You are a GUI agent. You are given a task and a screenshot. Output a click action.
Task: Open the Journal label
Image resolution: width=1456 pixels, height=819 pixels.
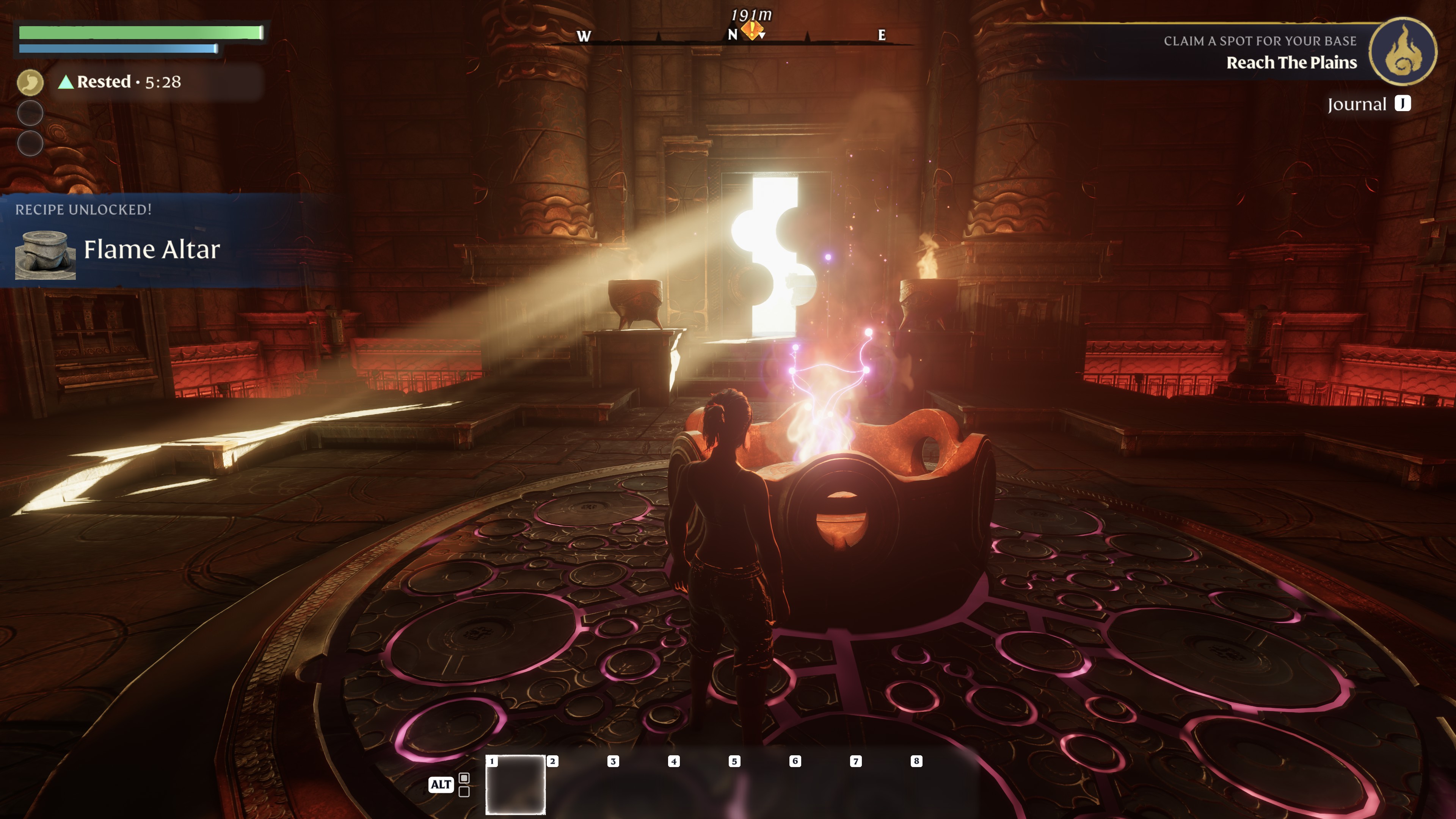[1357, 104]
